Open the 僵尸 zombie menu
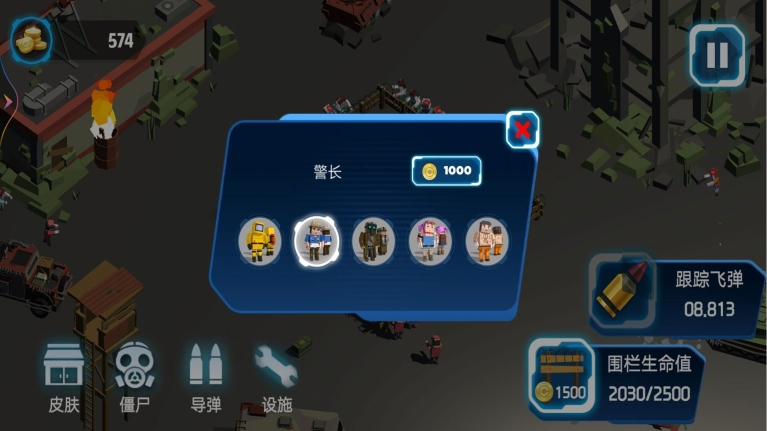 (x=135, y=378)
